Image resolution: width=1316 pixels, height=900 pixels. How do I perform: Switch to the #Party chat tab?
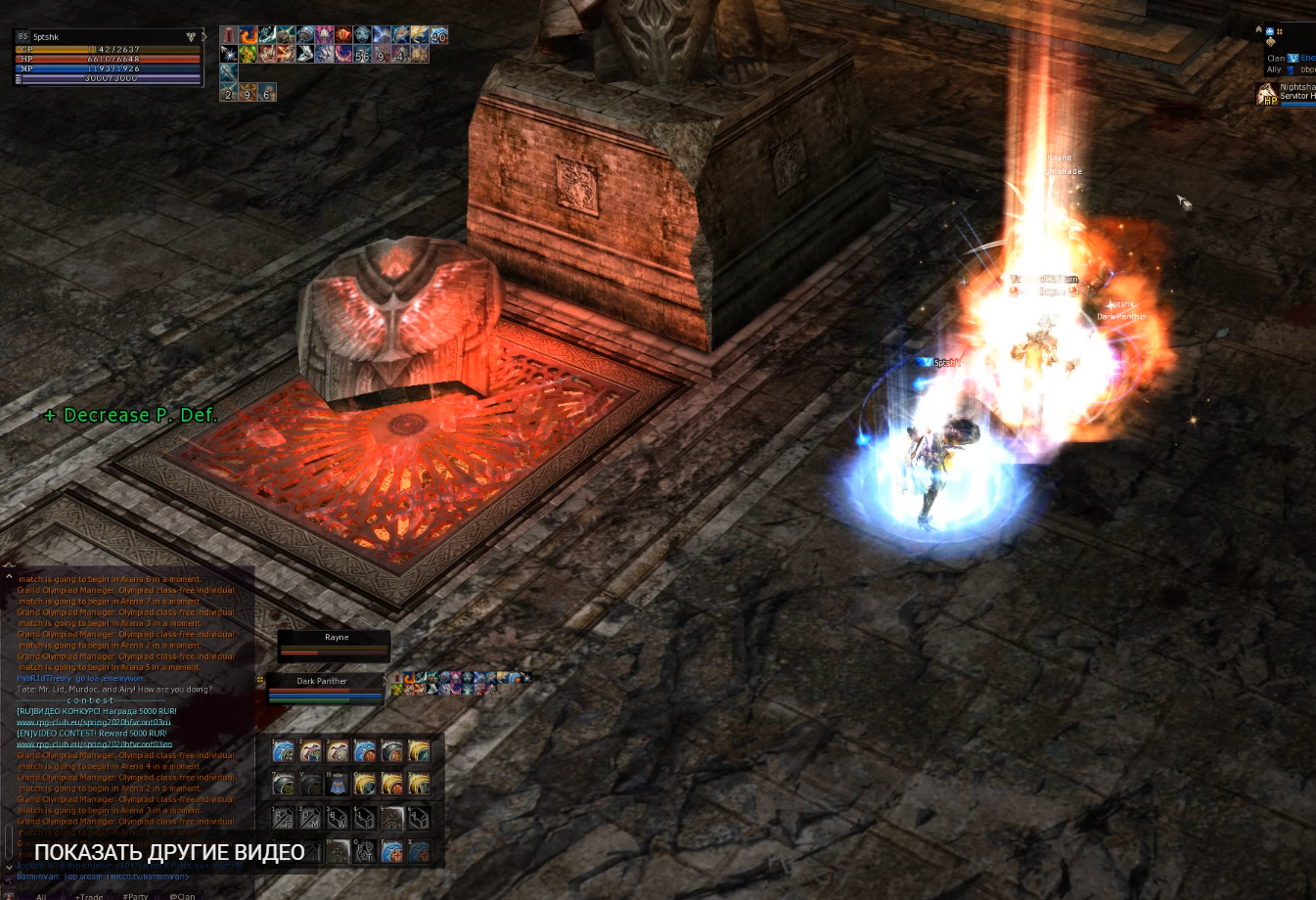[135, 895]
